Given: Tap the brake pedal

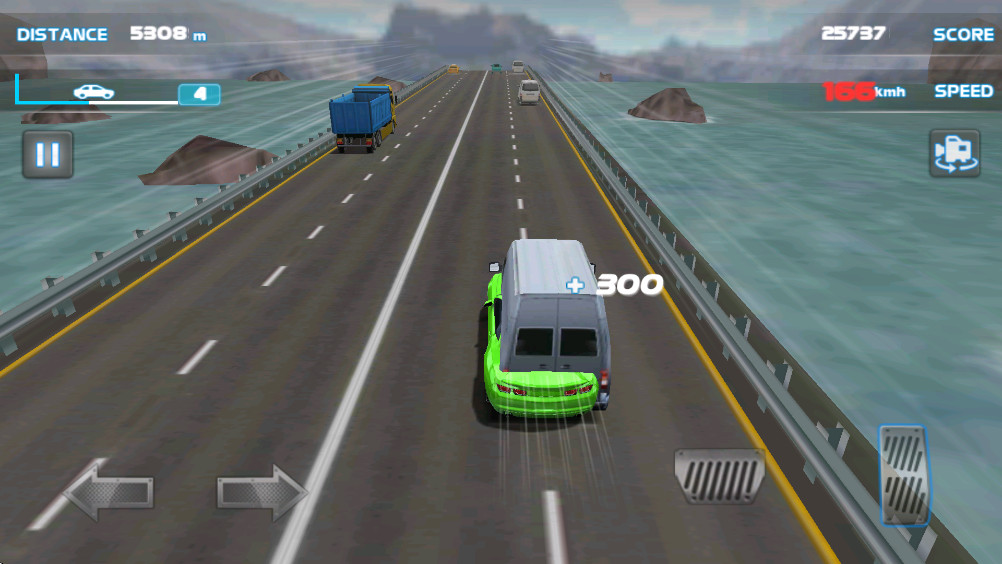Looking at the screenshot, I should tap(719, 476).
